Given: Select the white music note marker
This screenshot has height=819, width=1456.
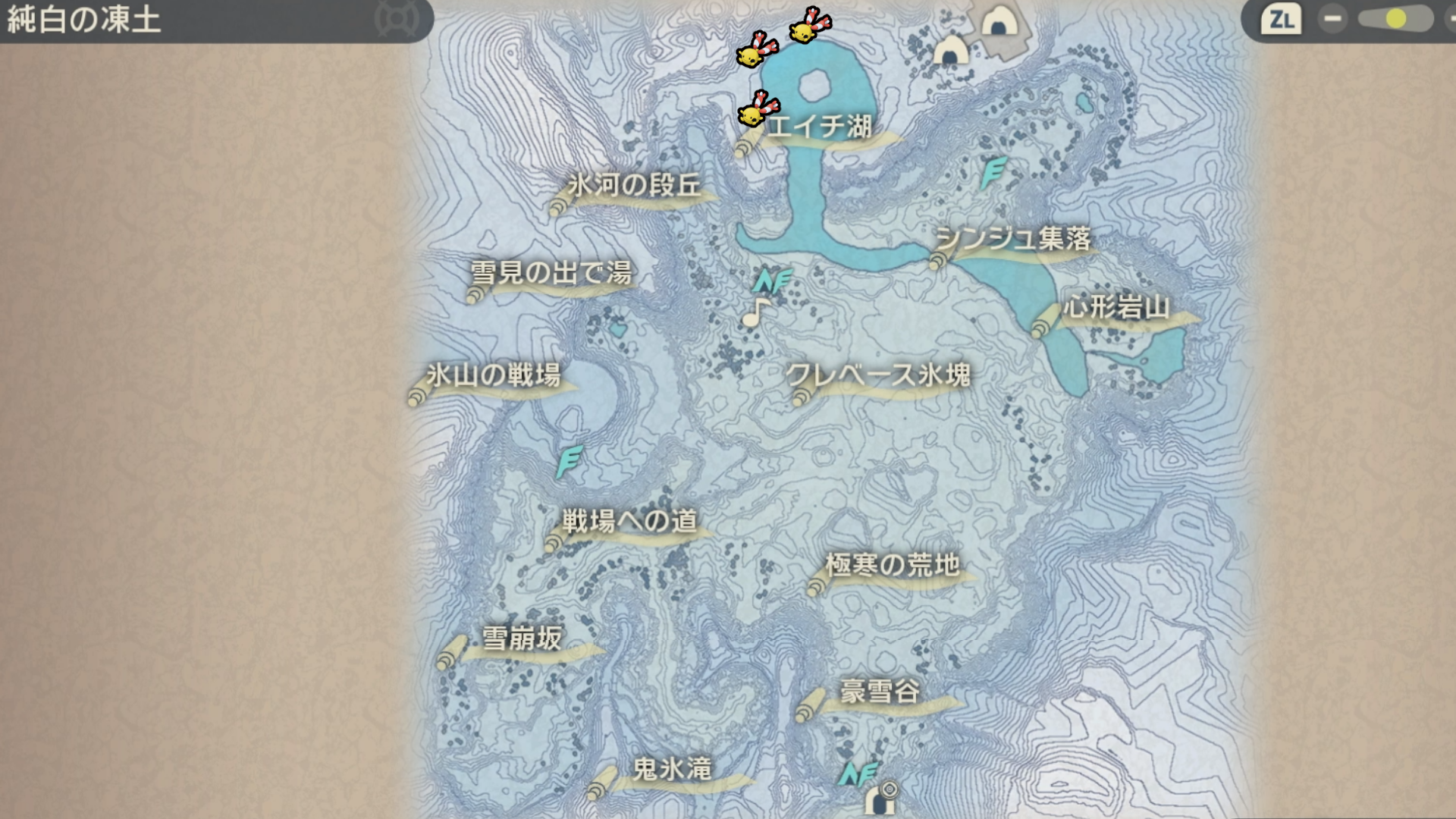Looking at the screenshot, I should point(755,312).
